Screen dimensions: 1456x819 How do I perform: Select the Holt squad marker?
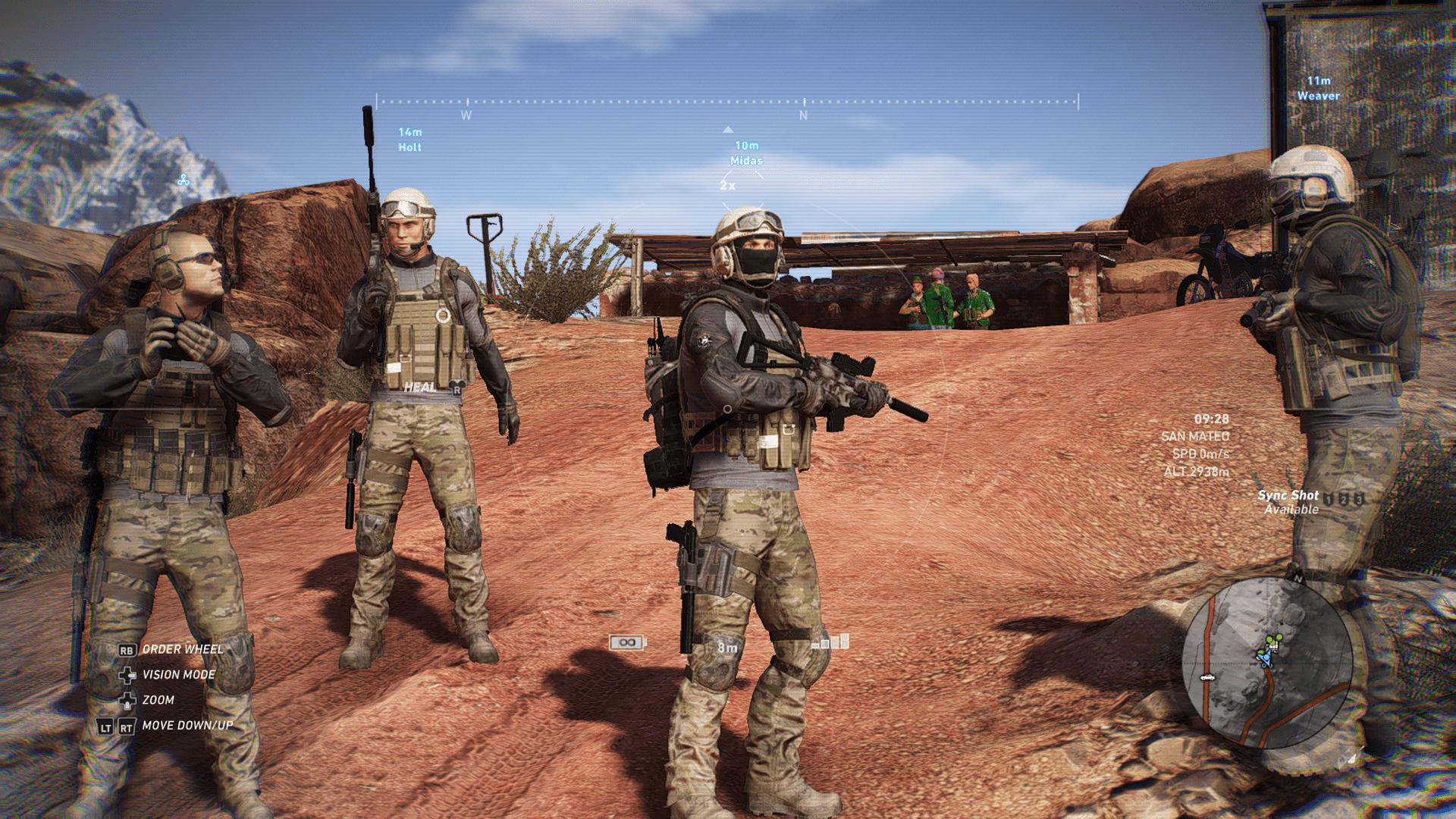point(409,140)
